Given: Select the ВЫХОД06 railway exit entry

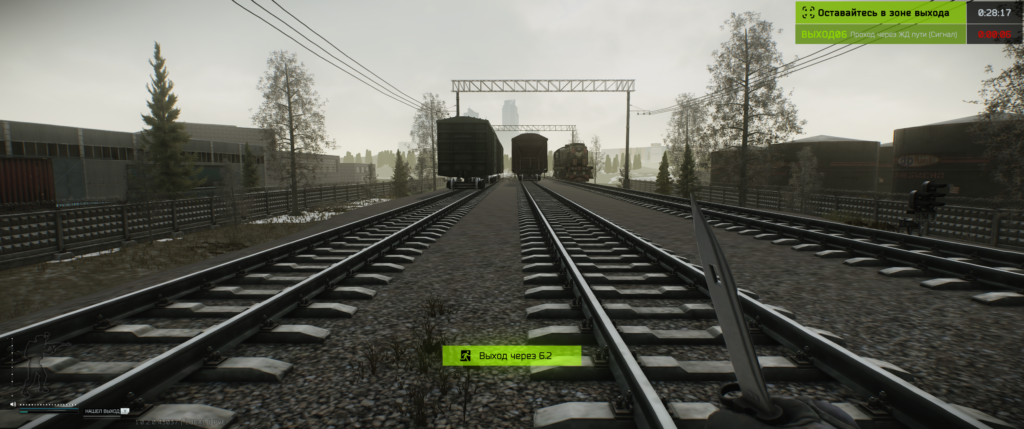Looking at the screenshot, I should (x=881, y=35).
